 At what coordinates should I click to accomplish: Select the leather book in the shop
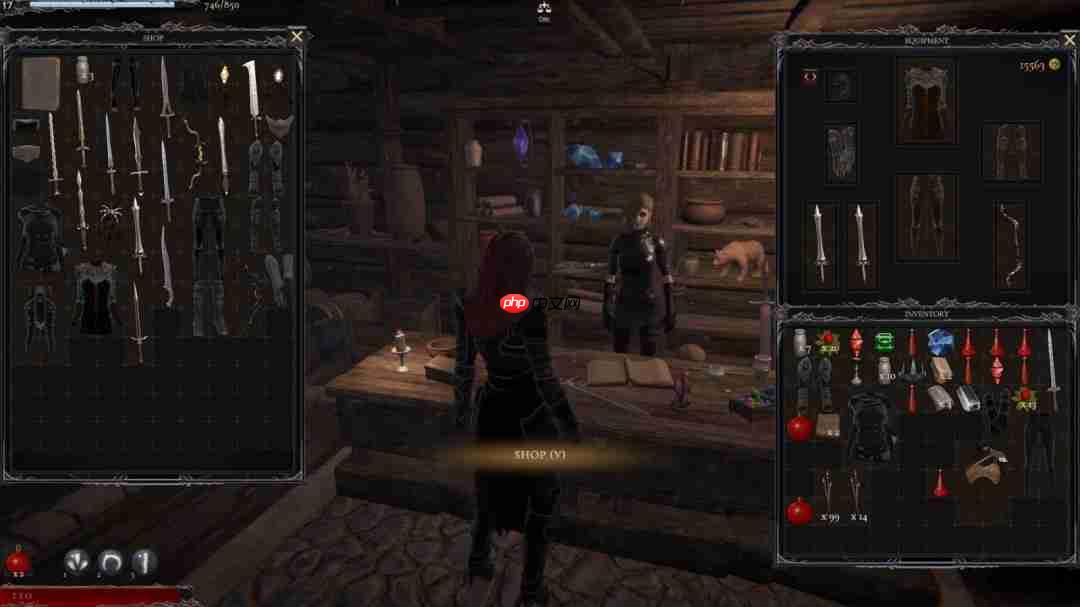(x=40, y=83)
